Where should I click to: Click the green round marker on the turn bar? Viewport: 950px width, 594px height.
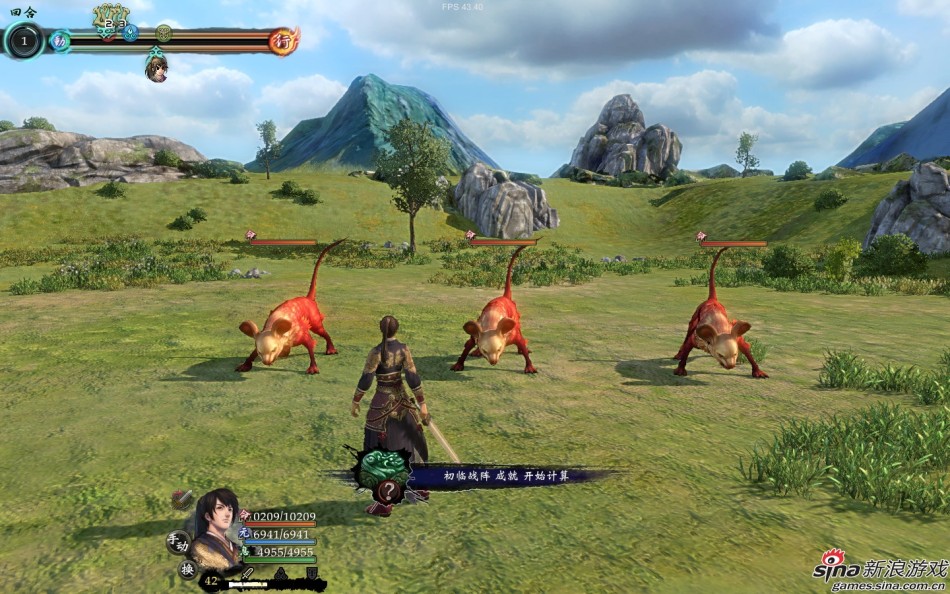(163, 32)
